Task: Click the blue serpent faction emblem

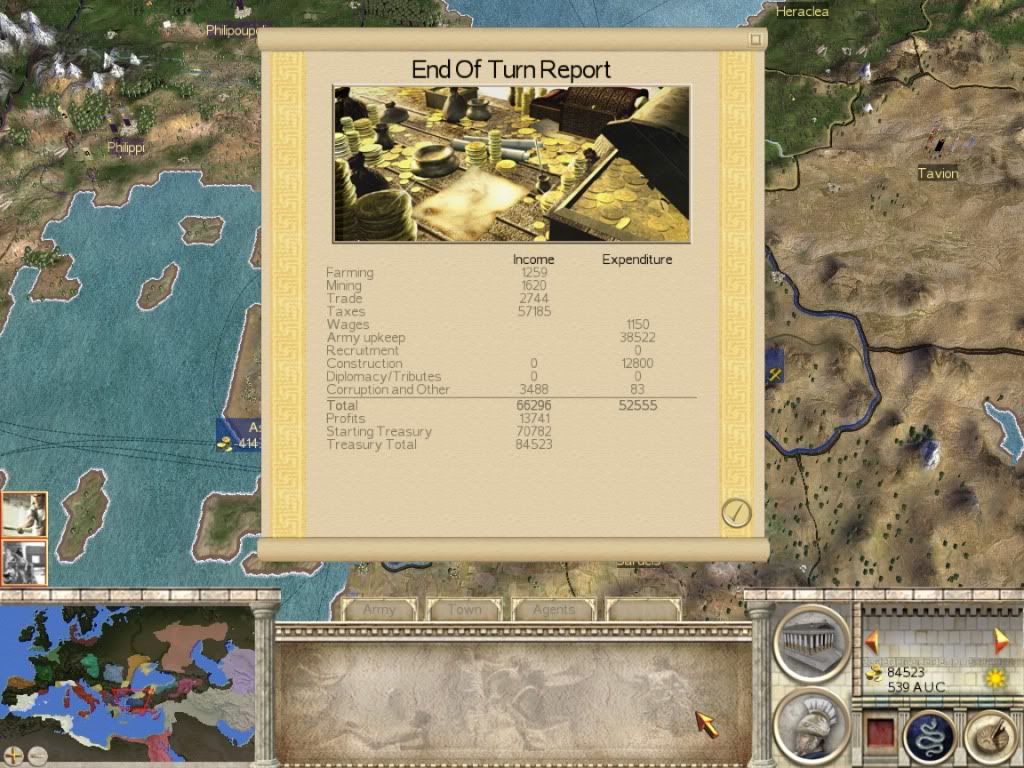Action: coord(928,738)
